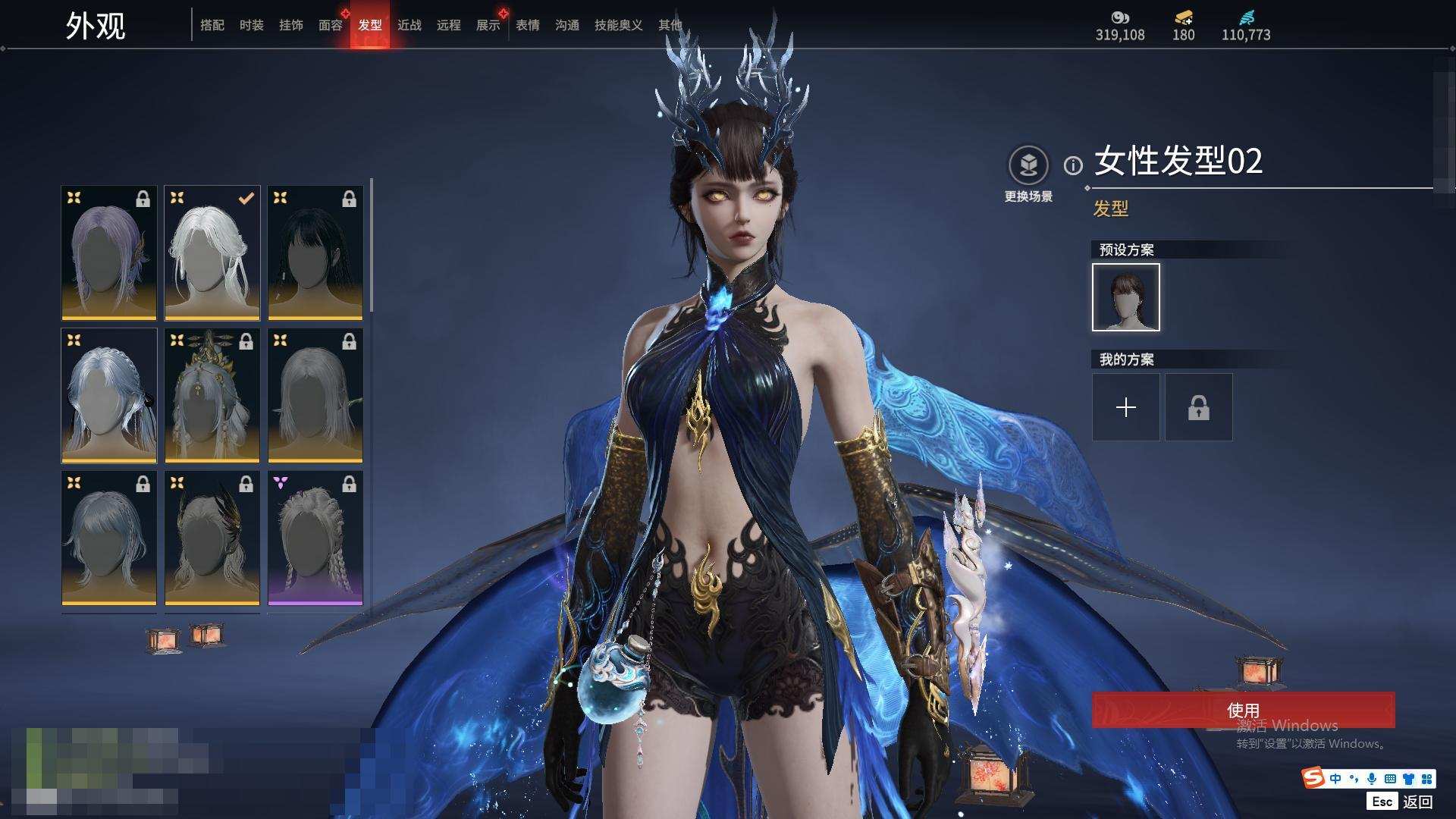Choose the hairstyle with golden crown ornament
This screenshot has width=1456, height=819.
pyautogui.click(x=212, y=395)
